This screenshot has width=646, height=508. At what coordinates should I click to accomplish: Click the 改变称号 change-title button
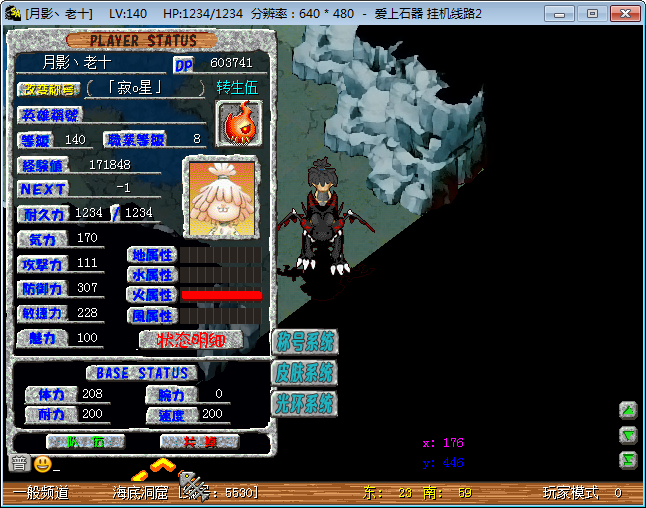pos(48,88)
